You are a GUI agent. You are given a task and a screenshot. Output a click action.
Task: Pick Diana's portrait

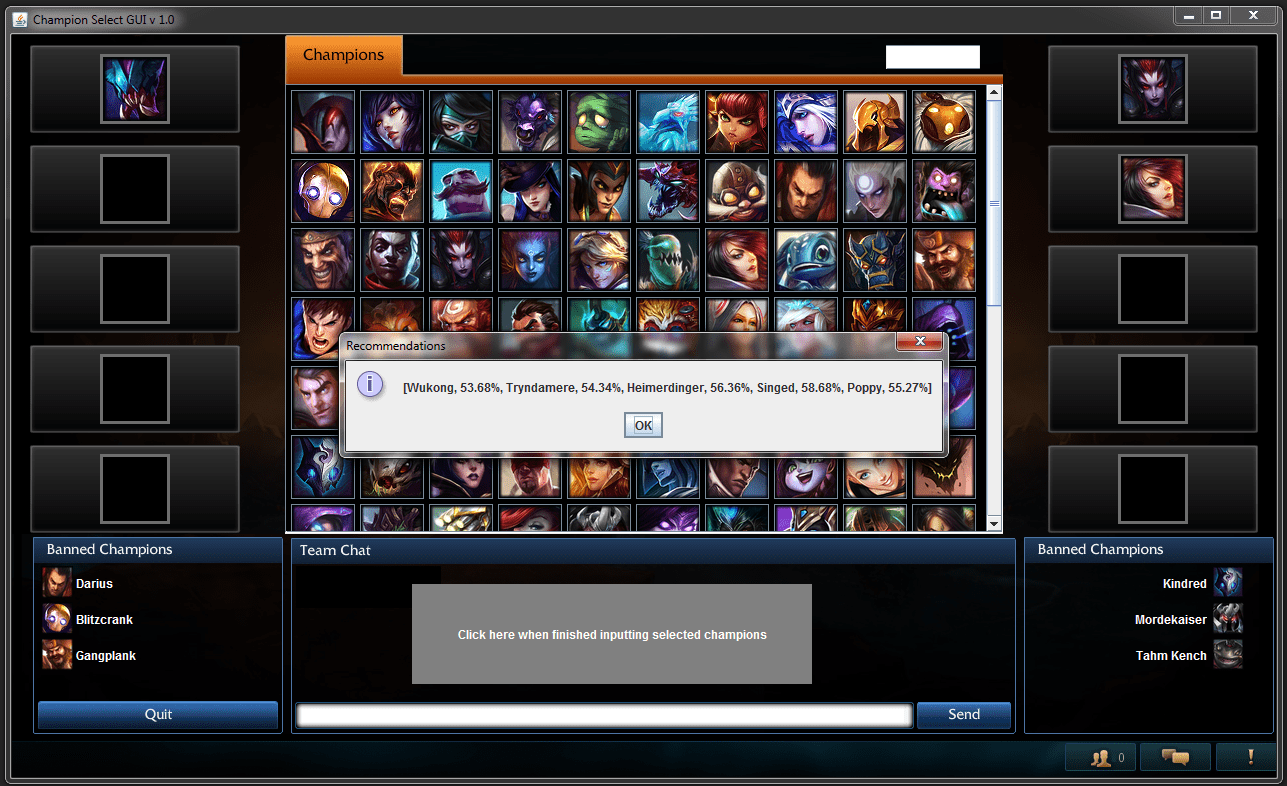[x=874, y=190]
